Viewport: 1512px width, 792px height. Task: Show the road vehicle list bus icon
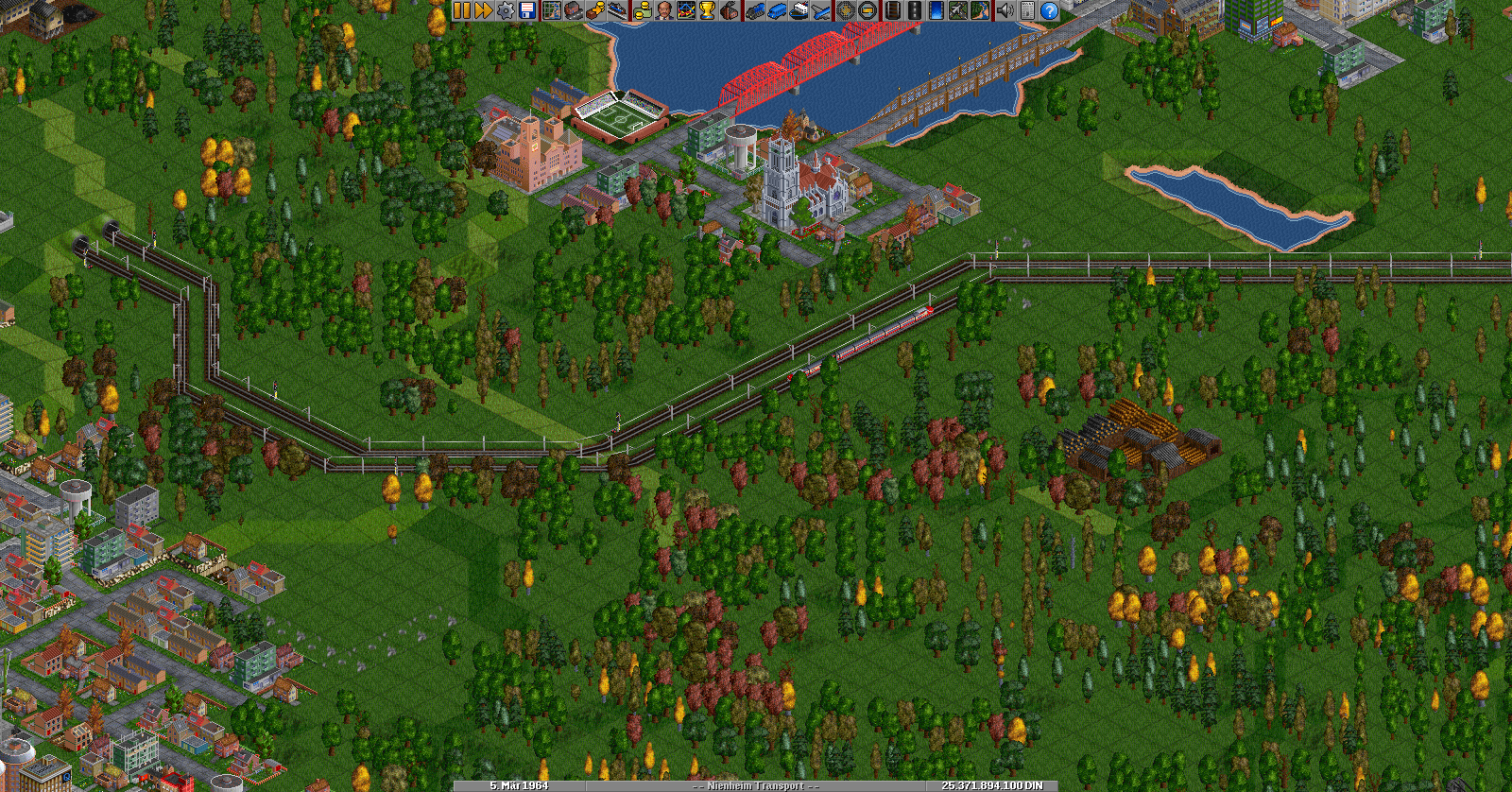[776, 10]
